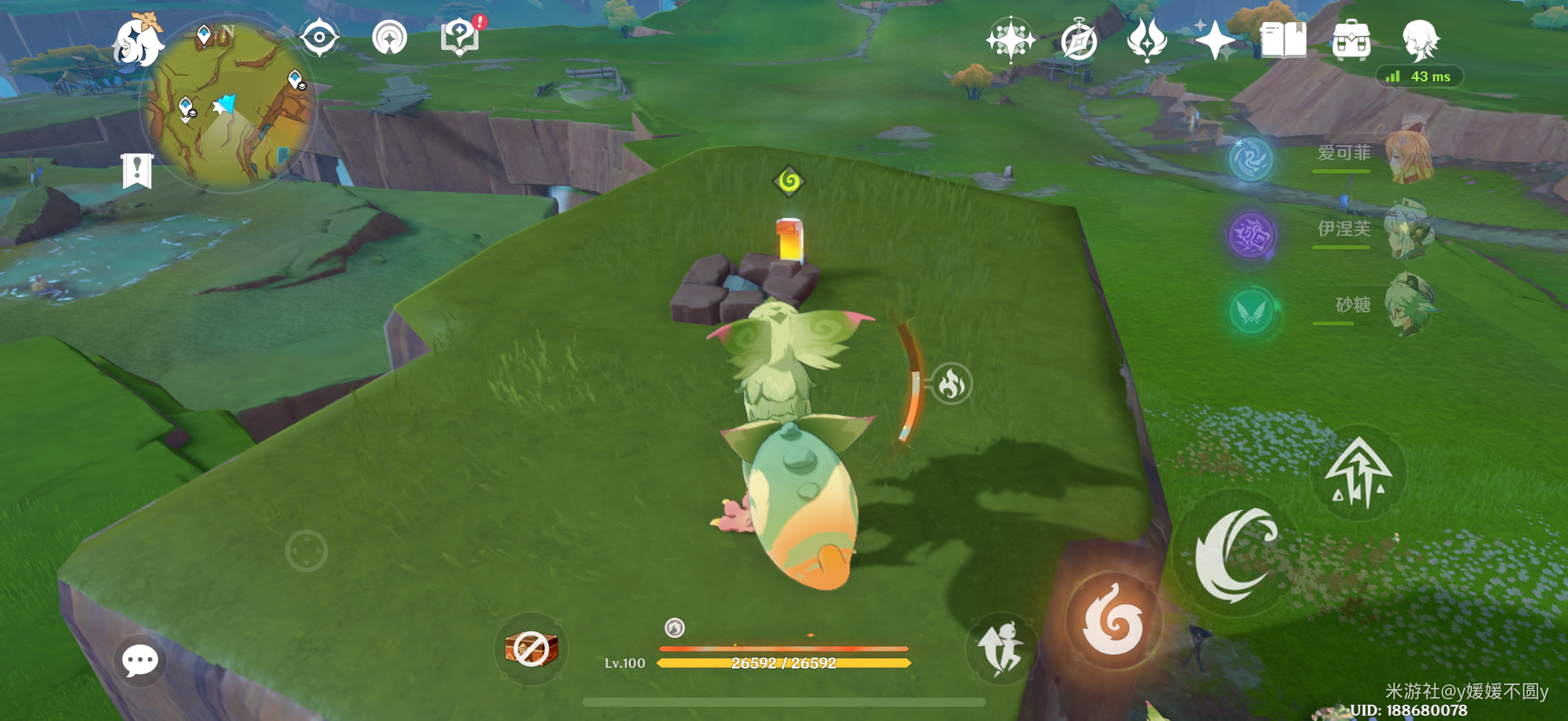Open the quest bookmark exclamation icon
Image resolution: width=1568 pixels, height=721 pixels.
137,171
